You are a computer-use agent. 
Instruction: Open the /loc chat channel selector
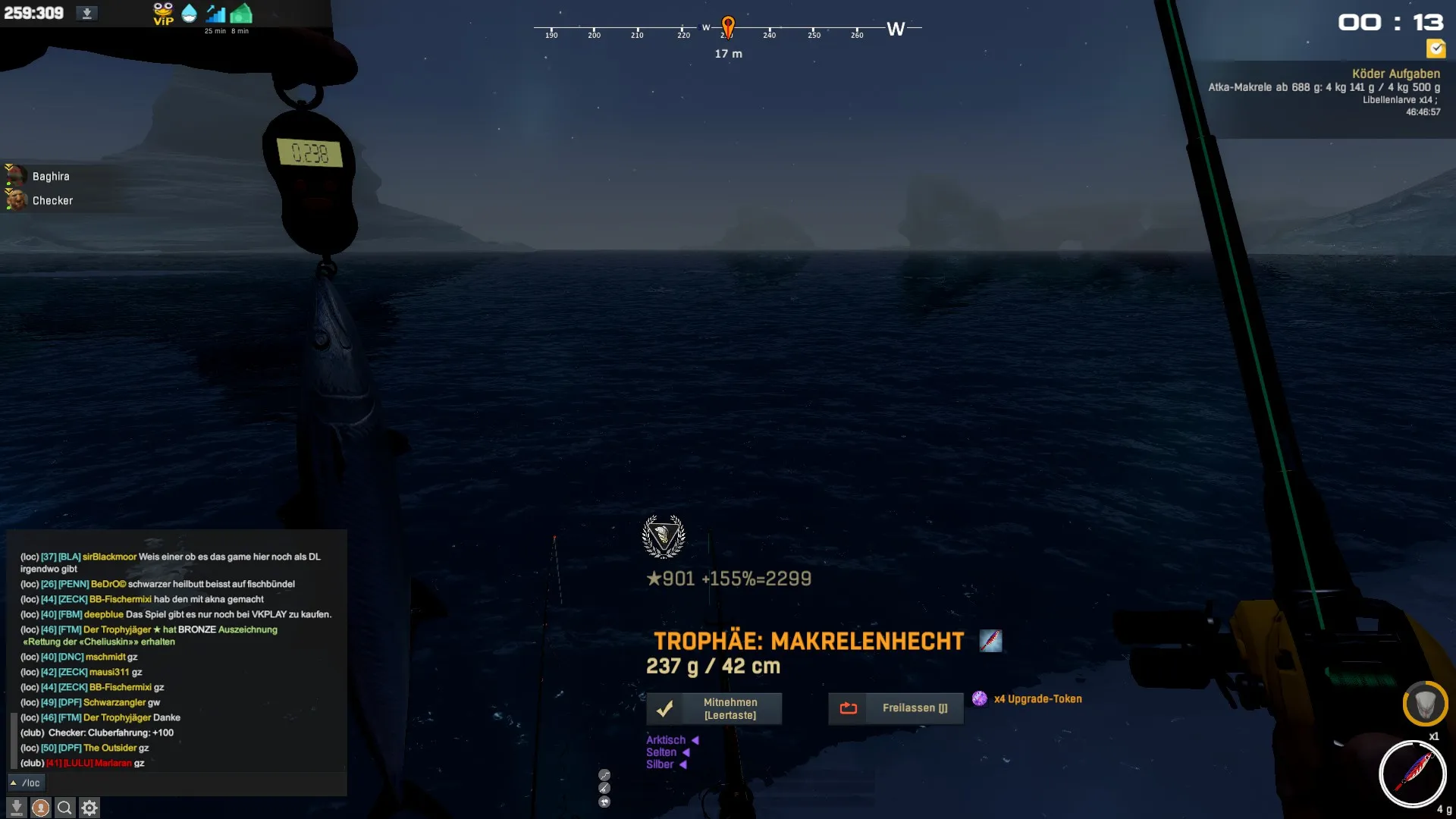pyautogui.click(x=26, y=783)
